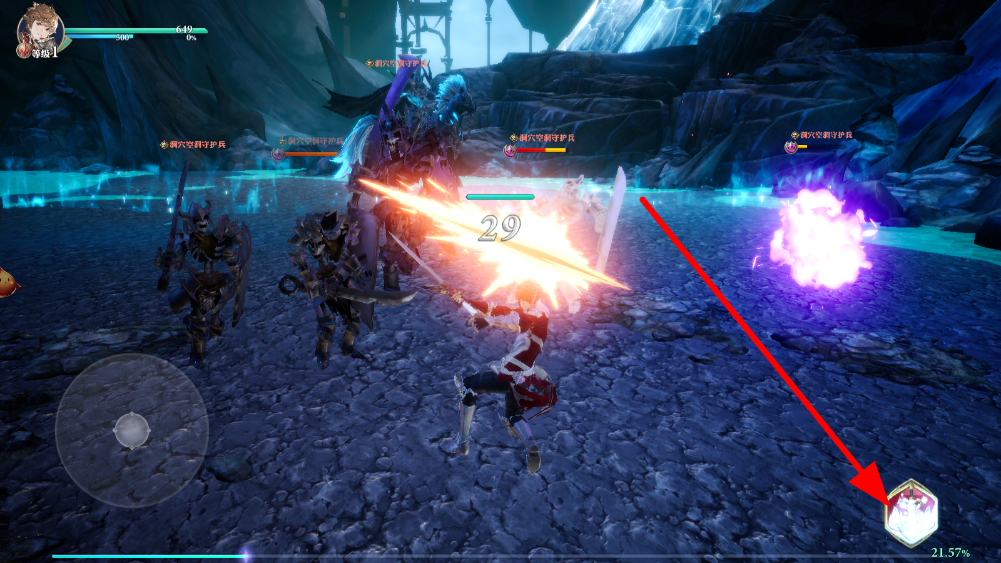Touch the virtual joystick knob

131,430
